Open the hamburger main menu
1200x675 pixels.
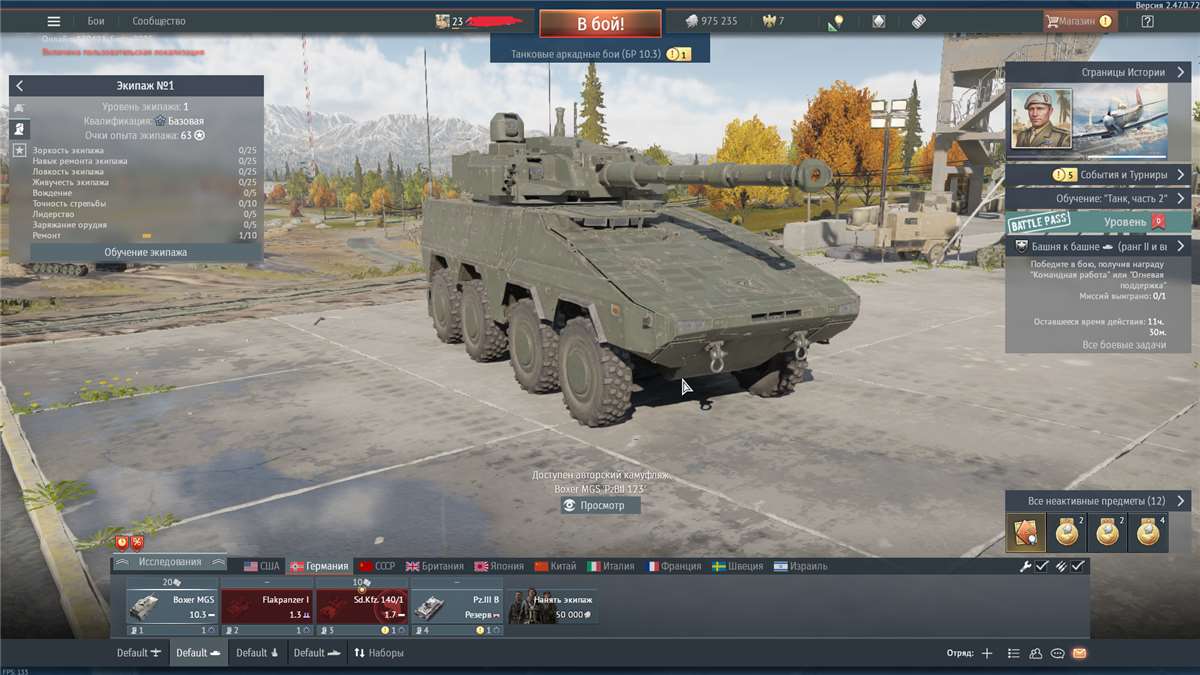[x=54, y=21]
